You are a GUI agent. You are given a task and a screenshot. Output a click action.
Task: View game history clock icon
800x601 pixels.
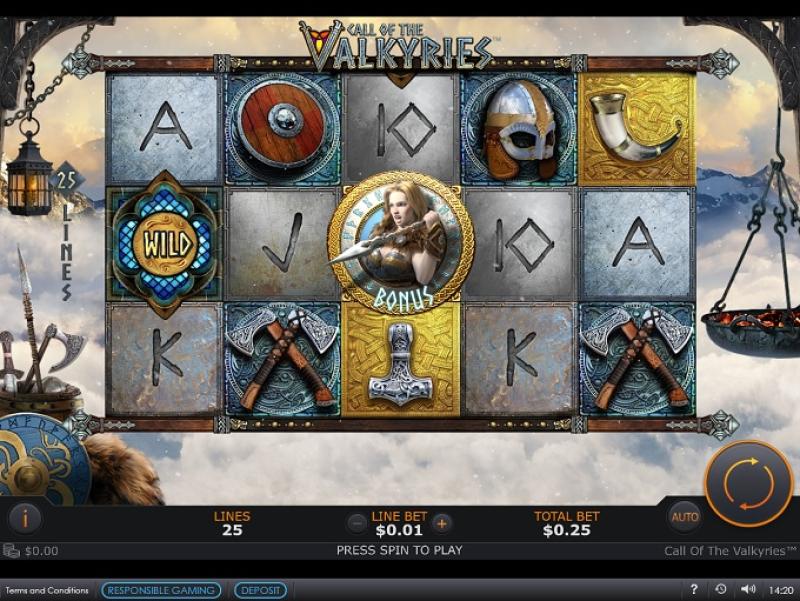[x=721, y=590]
